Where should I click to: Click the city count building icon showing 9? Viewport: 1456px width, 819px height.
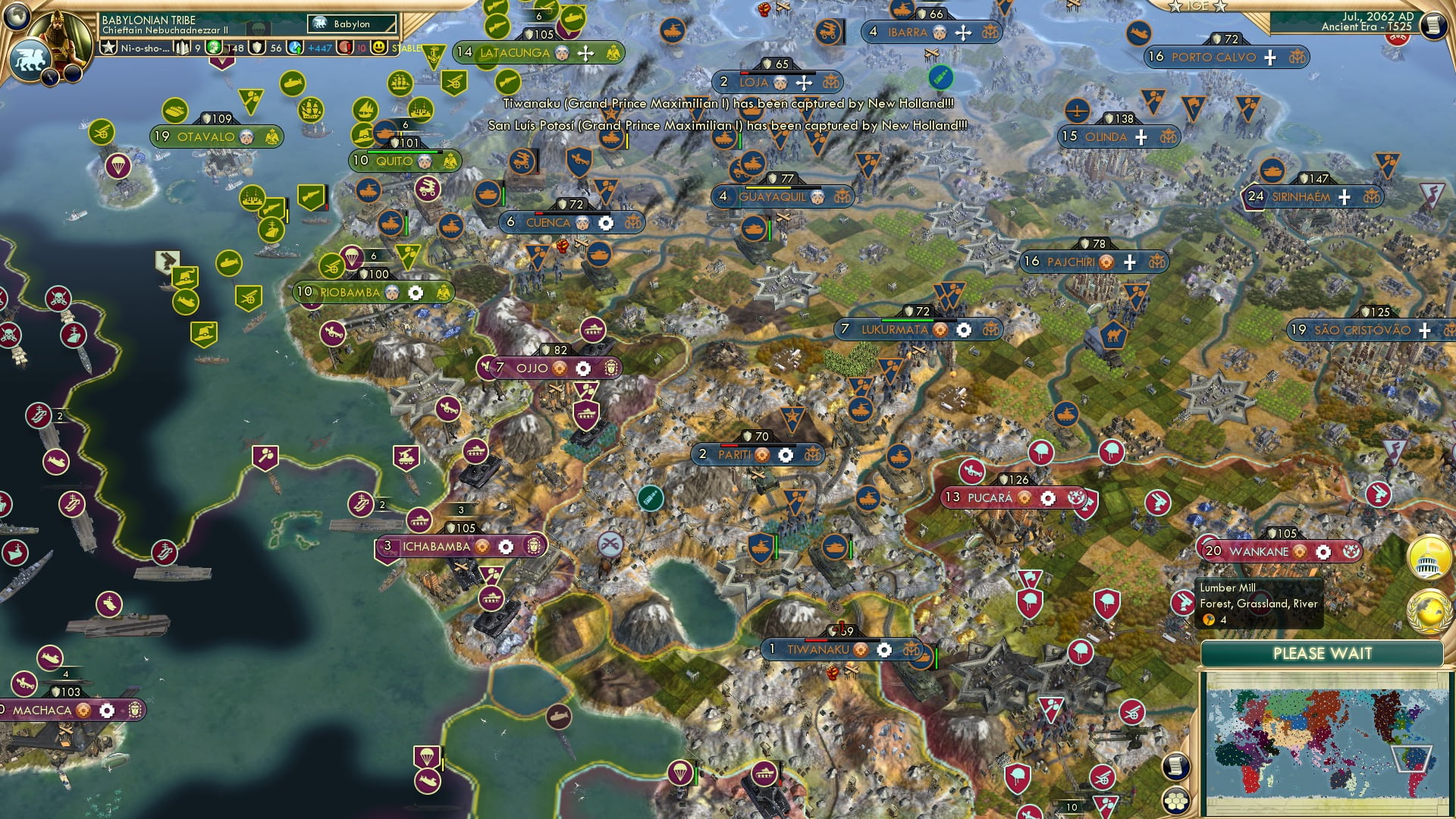(182, 47)
